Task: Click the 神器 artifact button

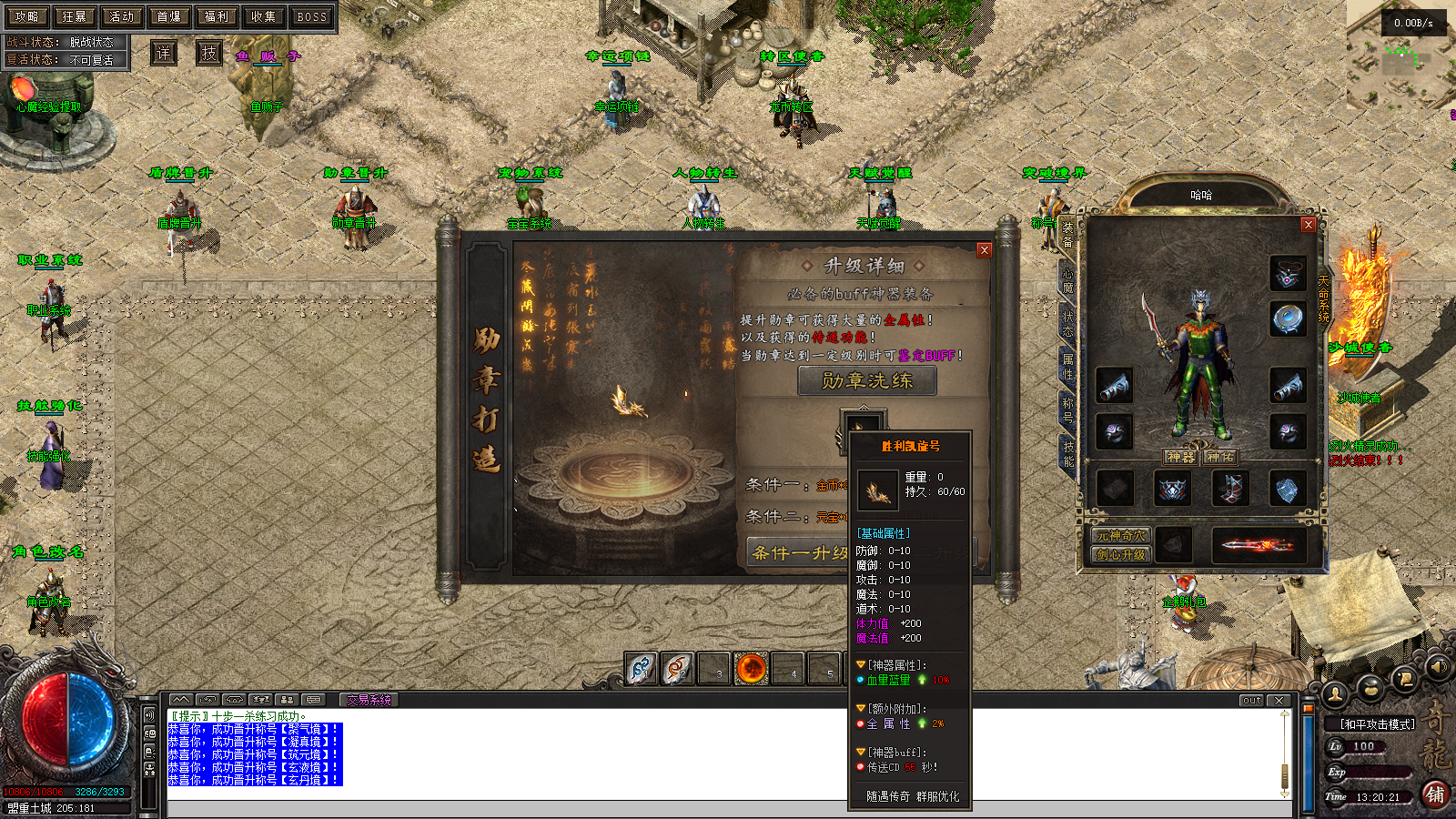Action: [x=1180, y=457]
